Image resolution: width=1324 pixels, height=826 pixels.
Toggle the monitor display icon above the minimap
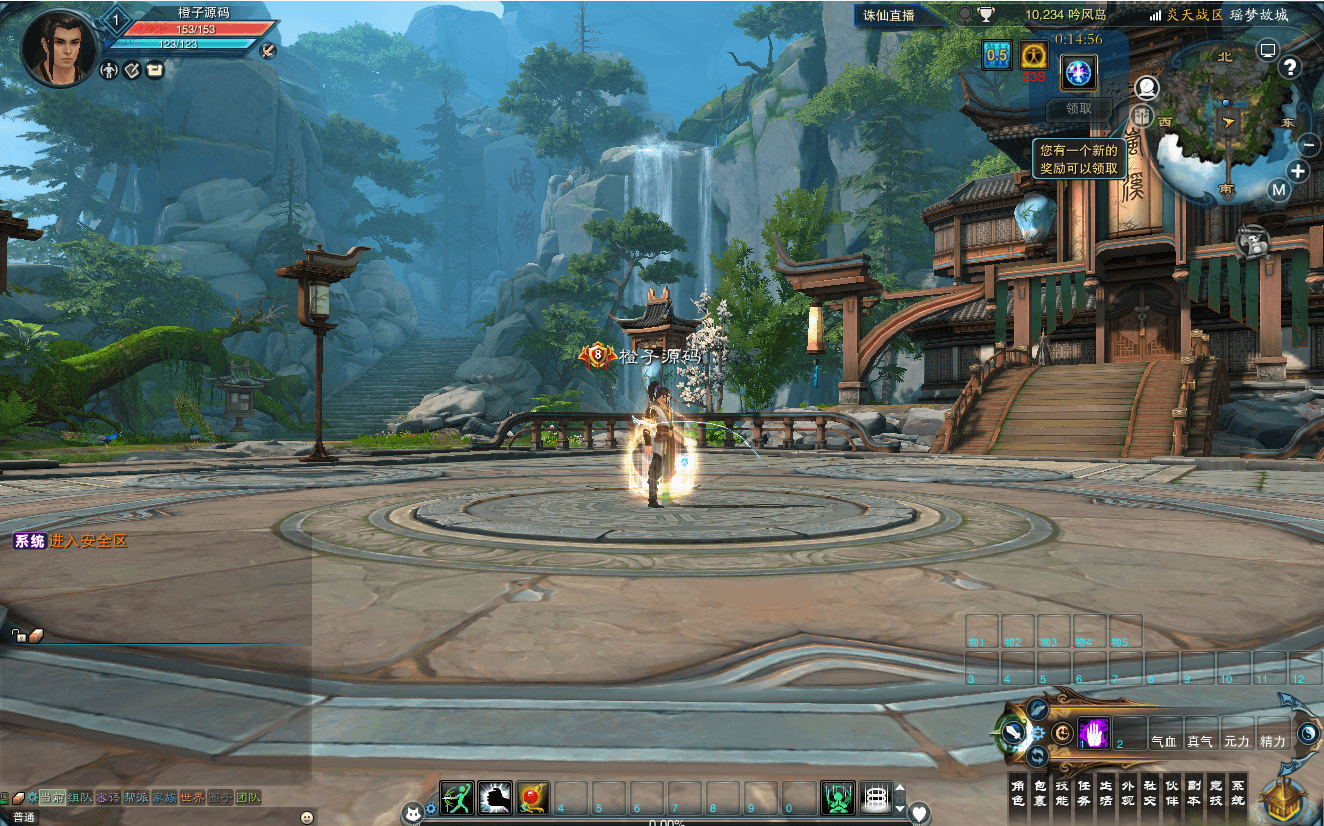1266,49
